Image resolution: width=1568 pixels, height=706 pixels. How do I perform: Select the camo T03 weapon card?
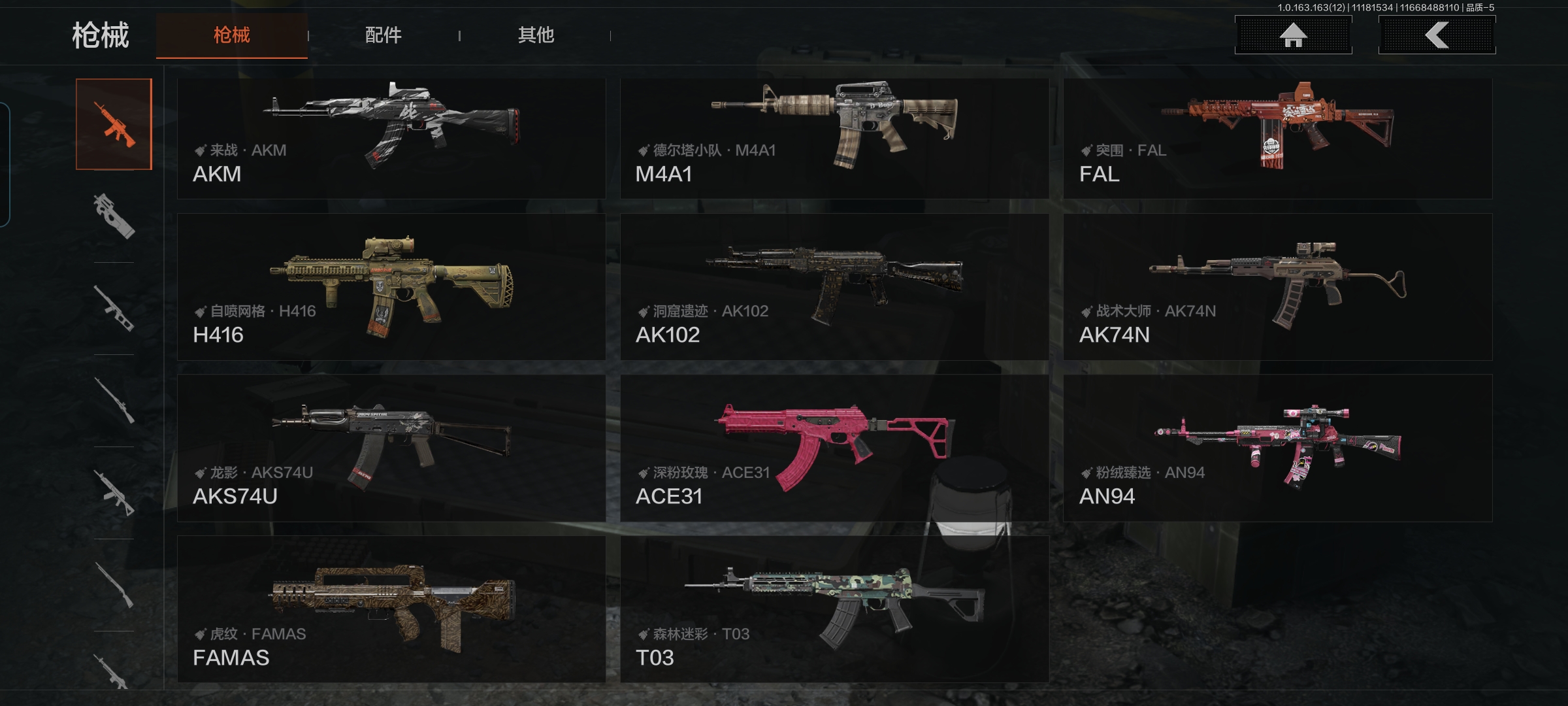(834, 609)
